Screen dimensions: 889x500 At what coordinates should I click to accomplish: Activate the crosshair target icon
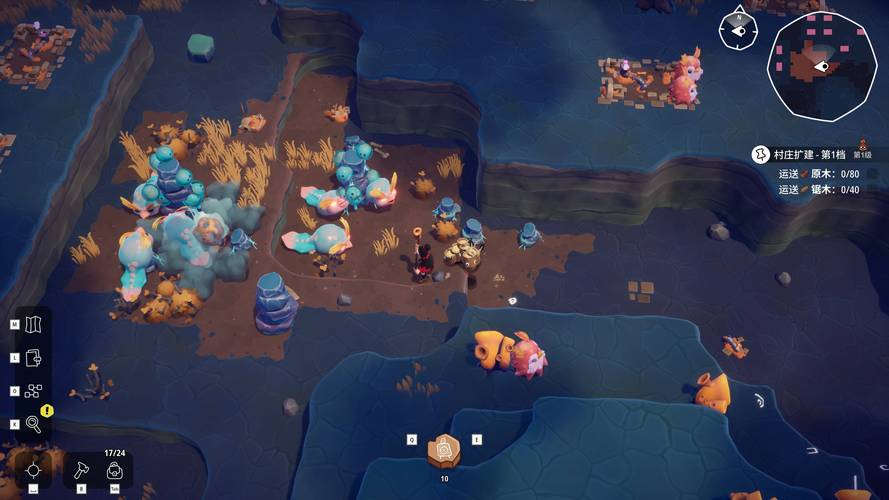click(x=33, y=469)
